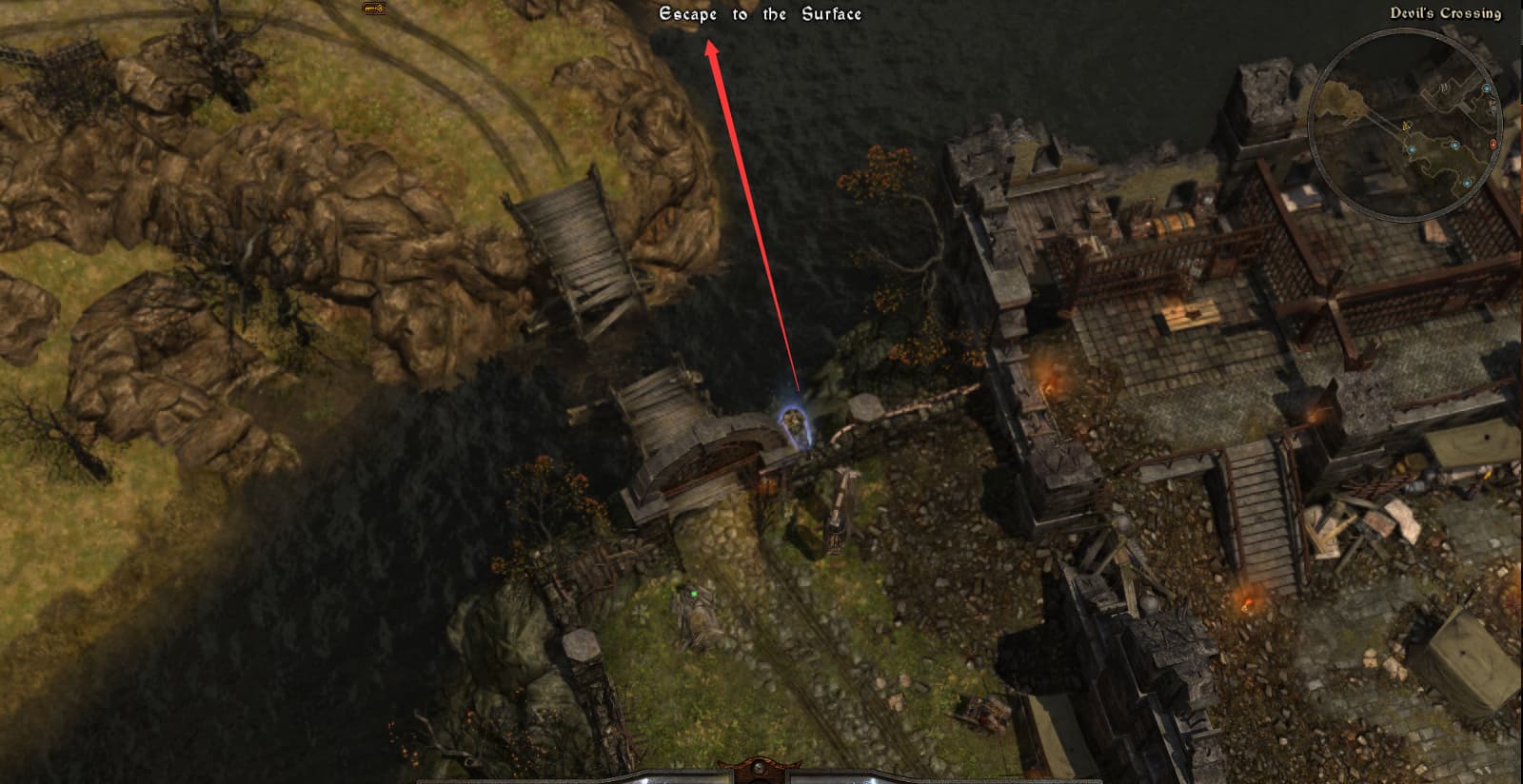
Task: Click the small gold key icon
Action: click(373, 9)
